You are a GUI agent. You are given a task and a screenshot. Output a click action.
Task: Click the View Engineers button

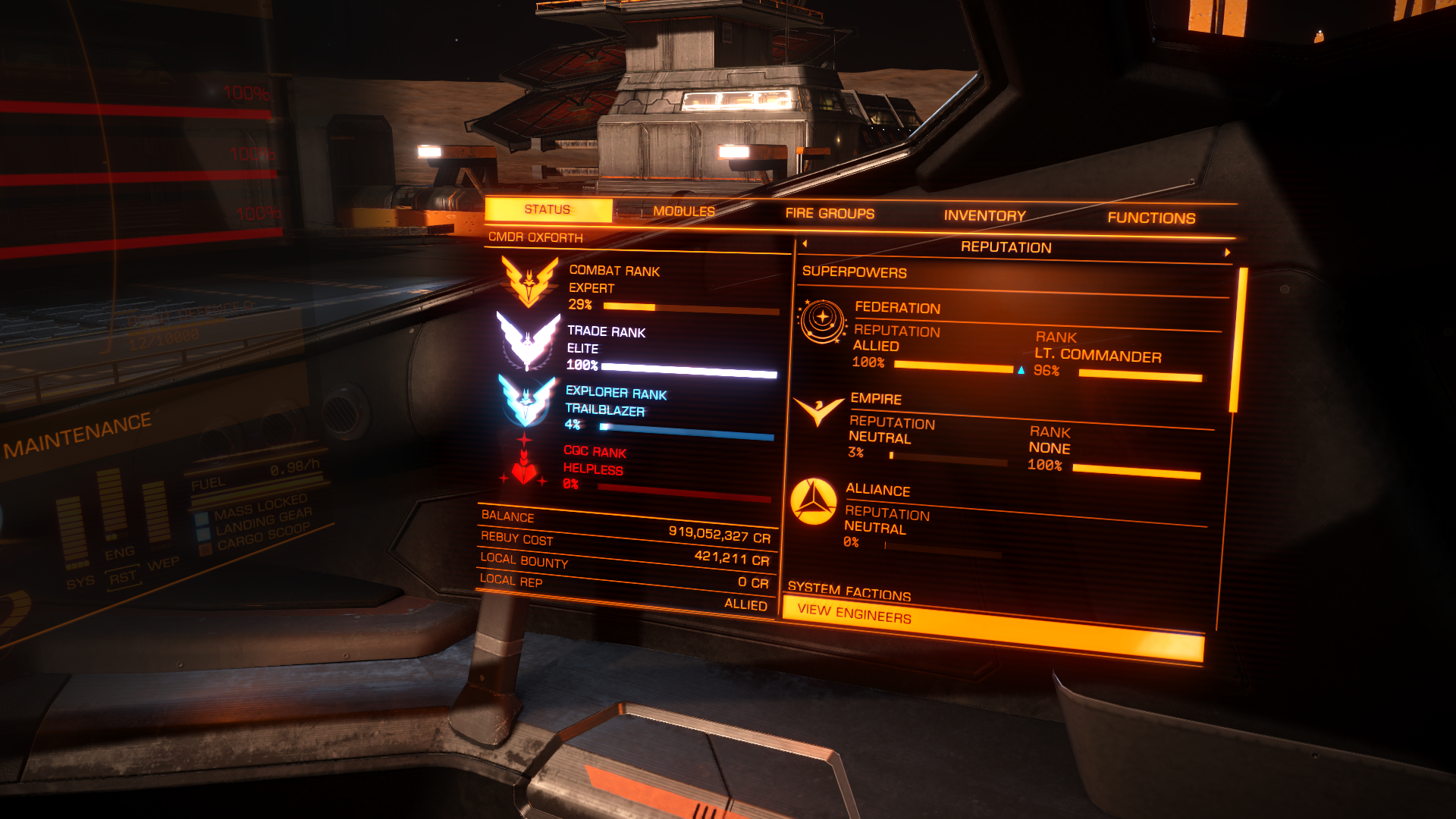[992, 628]
